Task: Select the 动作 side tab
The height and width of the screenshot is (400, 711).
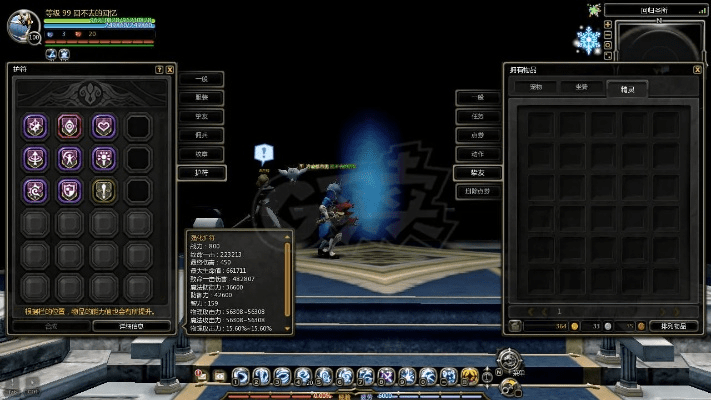Action: click(478, 154)
